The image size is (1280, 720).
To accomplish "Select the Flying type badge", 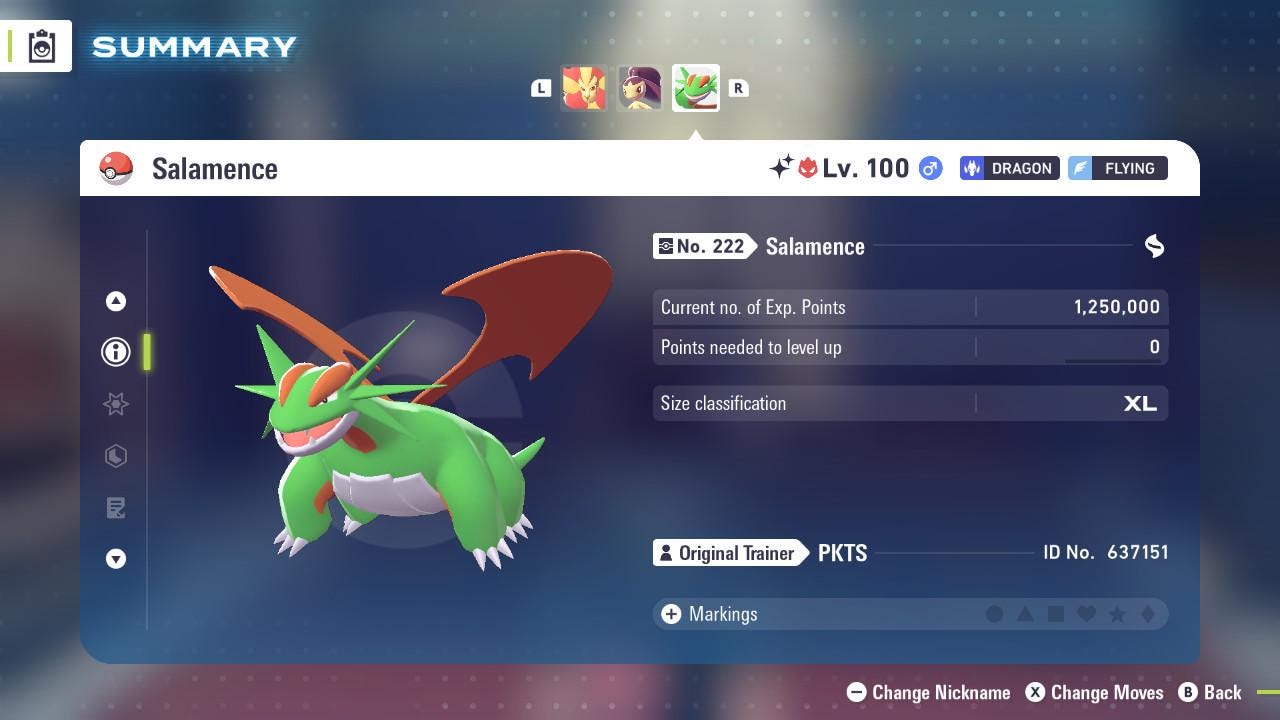I will [1117, 168].
